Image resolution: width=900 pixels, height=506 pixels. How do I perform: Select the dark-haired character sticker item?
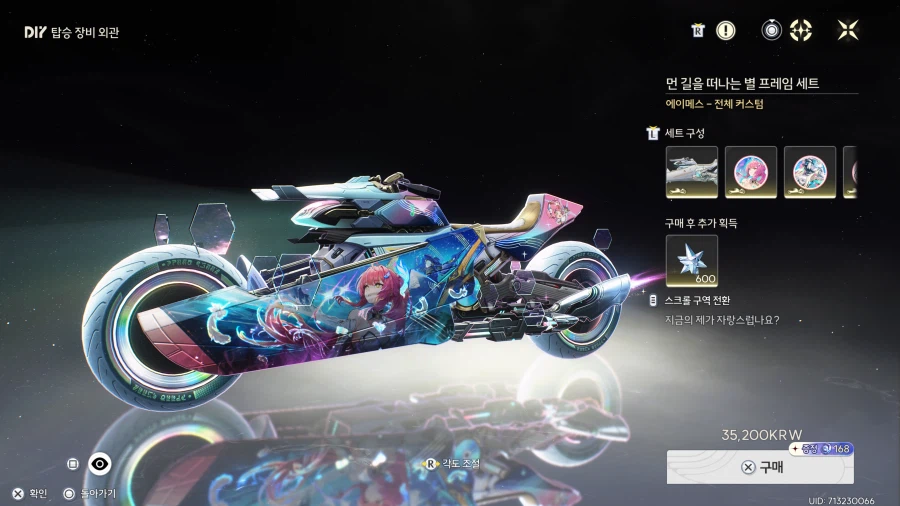click(810, 172)
